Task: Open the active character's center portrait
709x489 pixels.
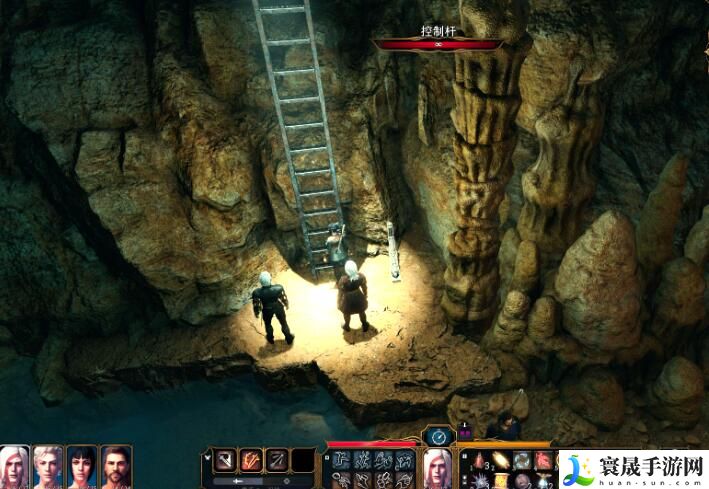Action: pyautogui.click(x=438, y=467)
